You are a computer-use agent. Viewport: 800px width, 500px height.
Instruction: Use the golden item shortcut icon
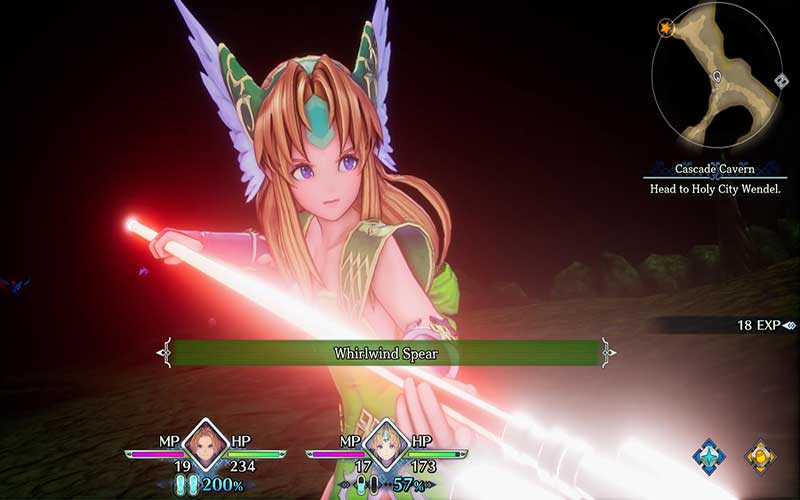pos(760,456)
